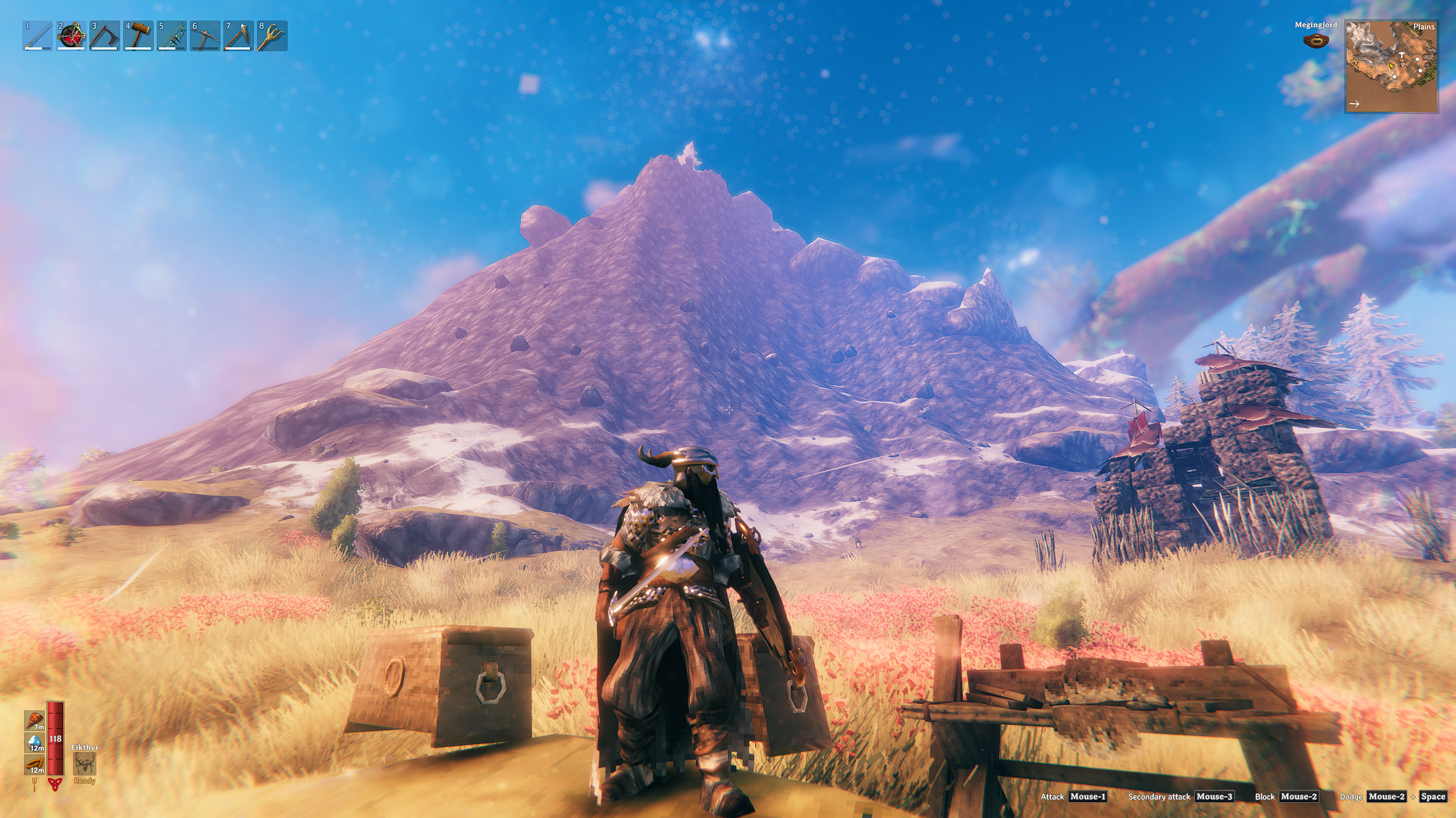Click the hammer-shaped marker on the minimap
Viewport: 1456px width, 818px height.
pyautogui.click(x=1401, y=56)
